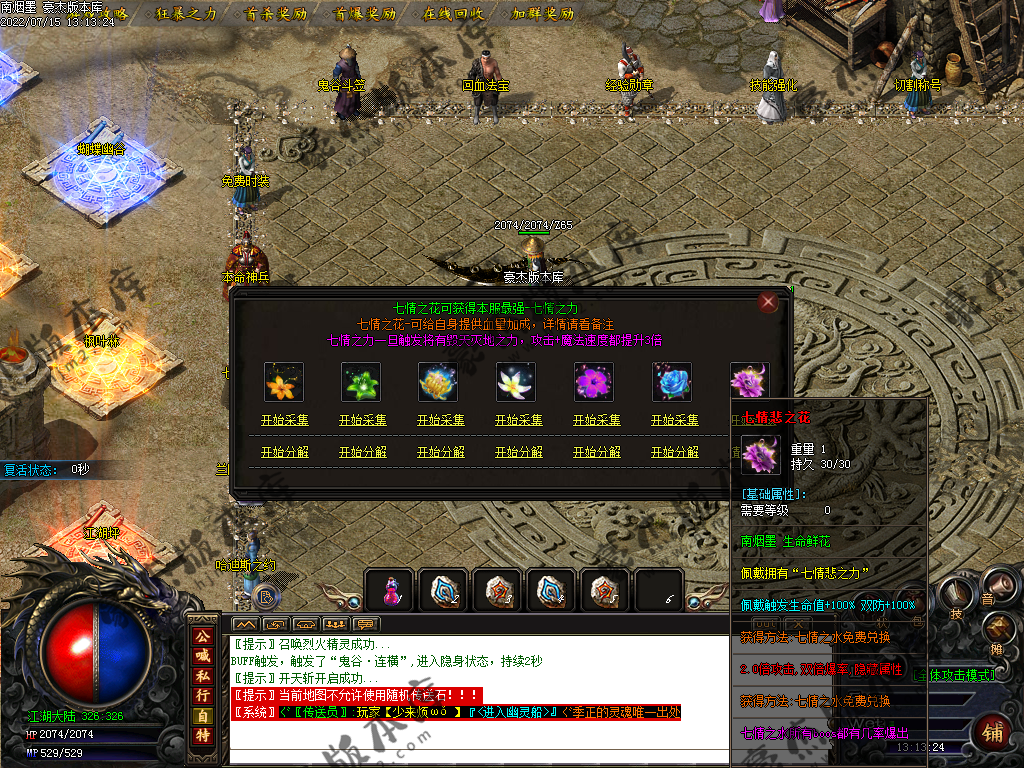Click 开始分解 under the green lily
This screenshot has width=1024, height=768.
pos(363,452)
